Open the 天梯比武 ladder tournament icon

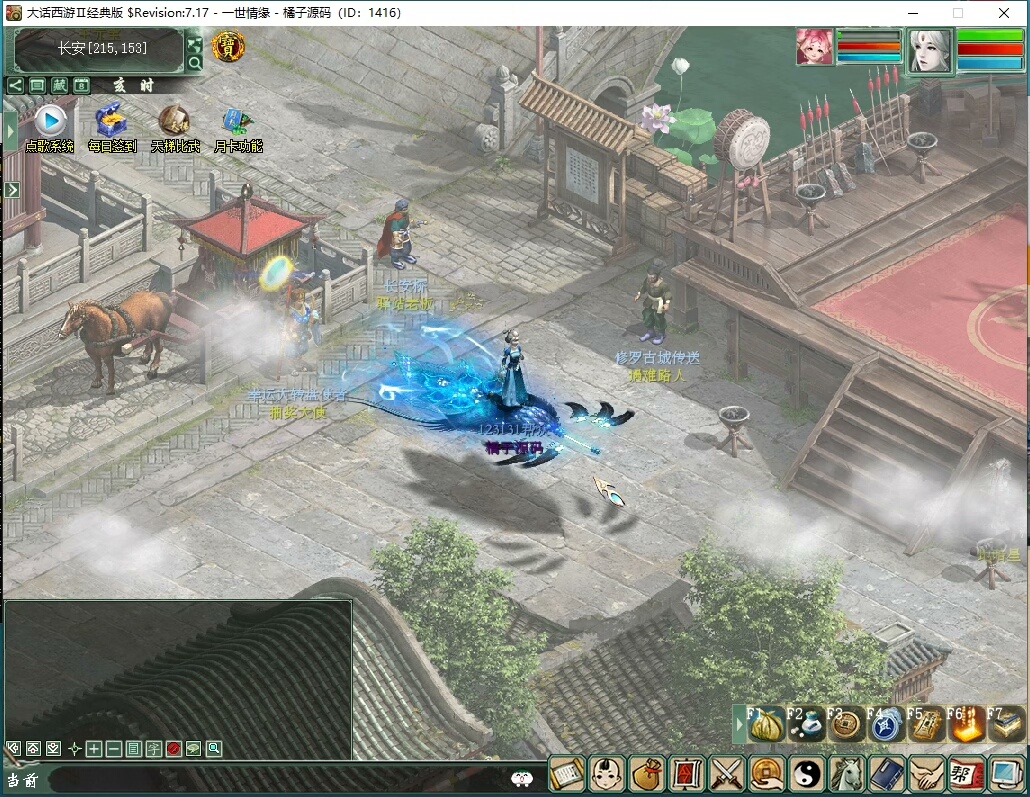point(175,121)
